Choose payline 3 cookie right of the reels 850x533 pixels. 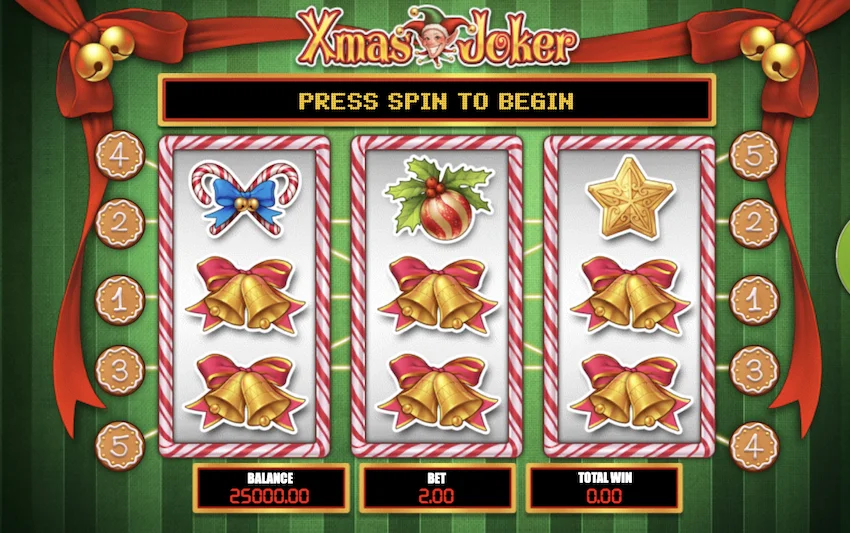[x=754, y=370]
